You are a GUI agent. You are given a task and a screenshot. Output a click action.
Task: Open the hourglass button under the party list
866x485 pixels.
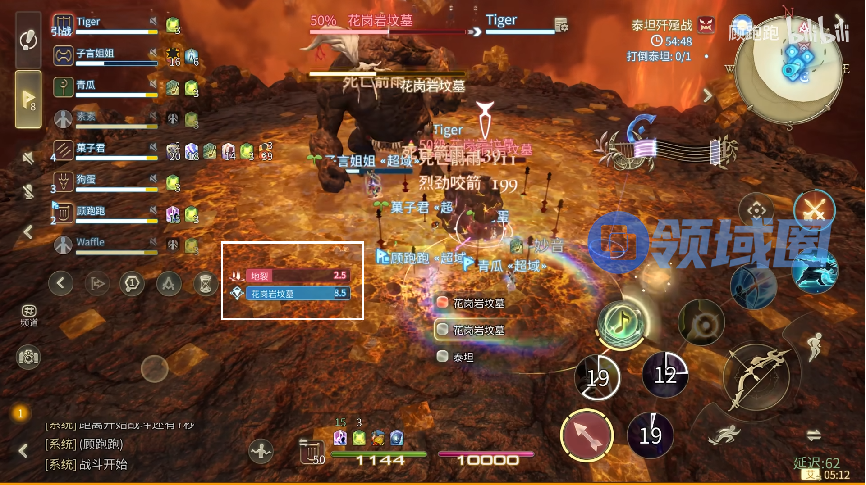point(205,283)
